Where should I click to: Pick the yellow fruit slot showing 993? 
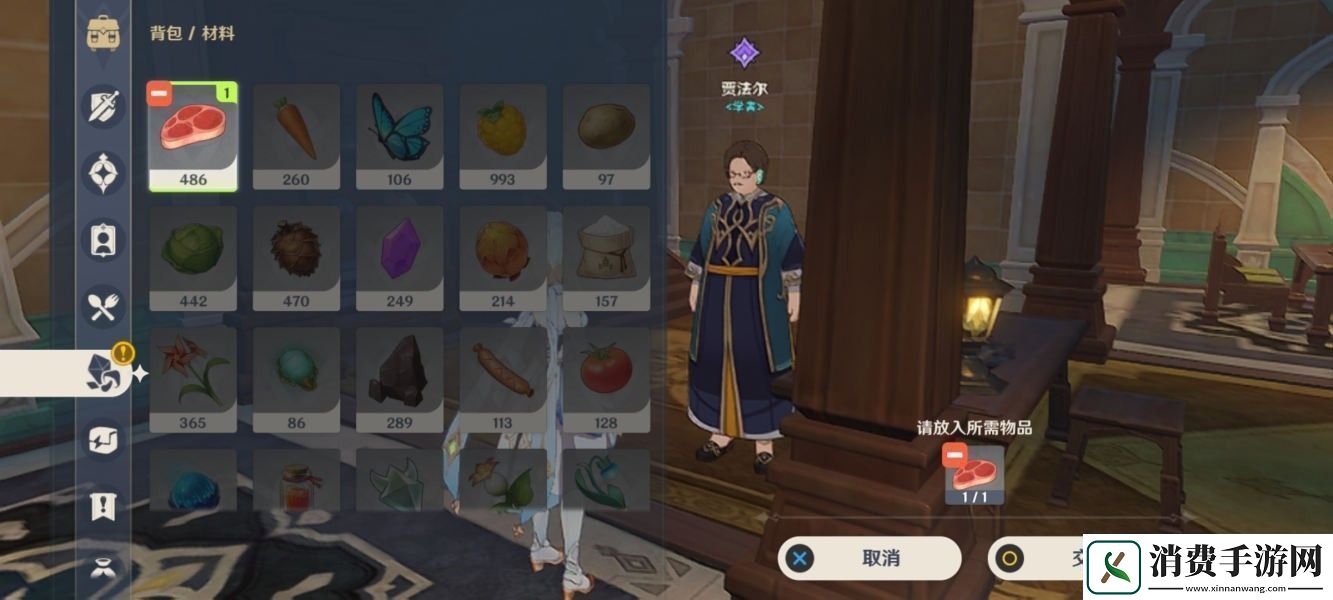503,137
